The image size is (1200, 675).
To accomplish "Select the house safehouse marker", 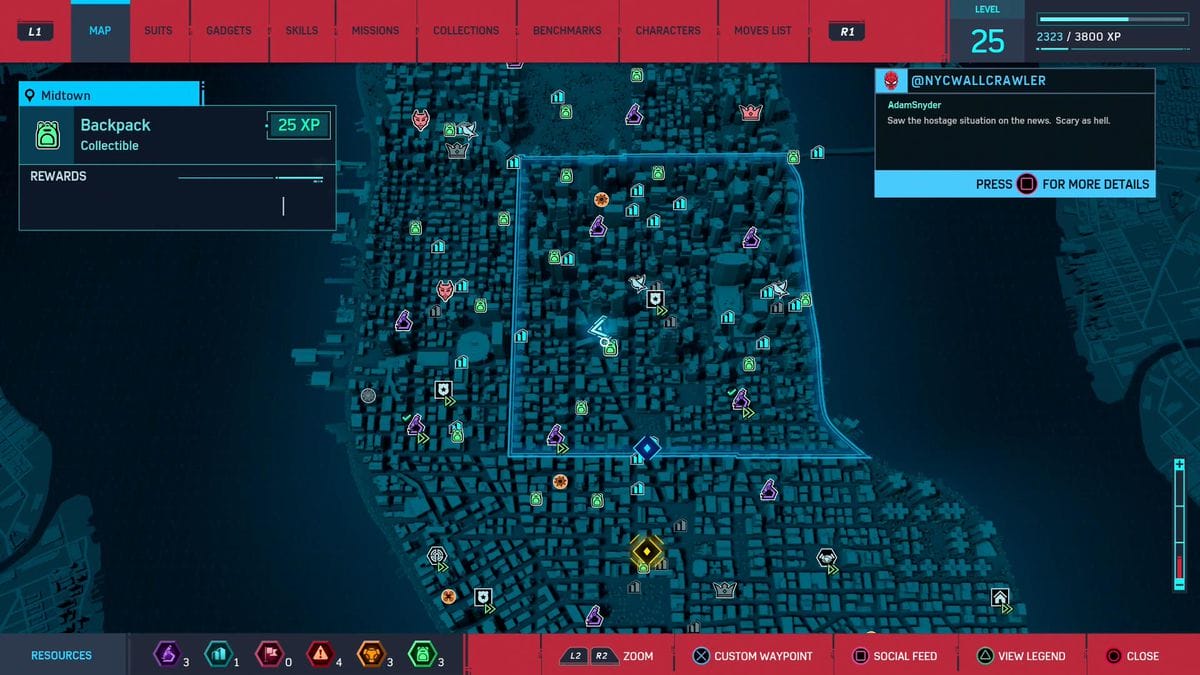I will click(x=999, y=598).
